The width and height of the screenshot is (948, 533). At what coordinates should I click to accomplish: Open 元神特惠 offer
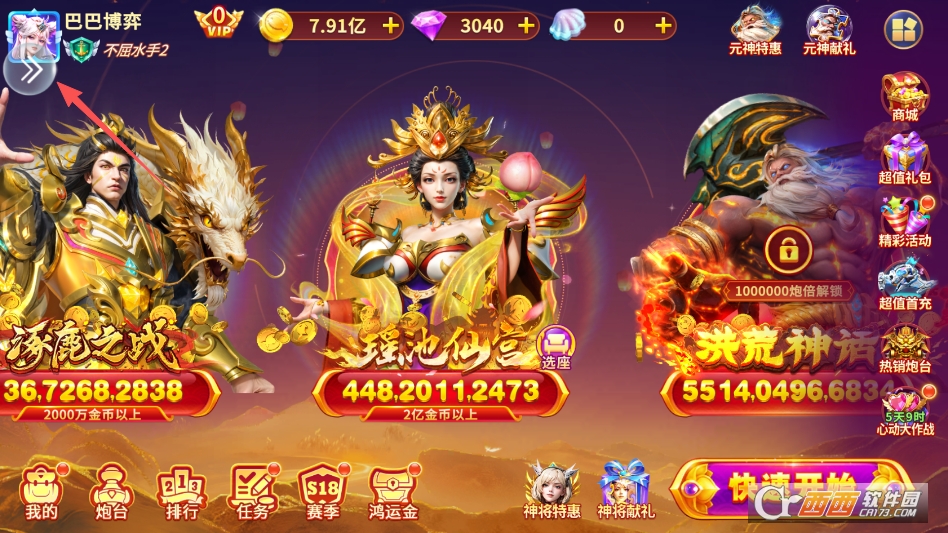(x=755, y=30)
